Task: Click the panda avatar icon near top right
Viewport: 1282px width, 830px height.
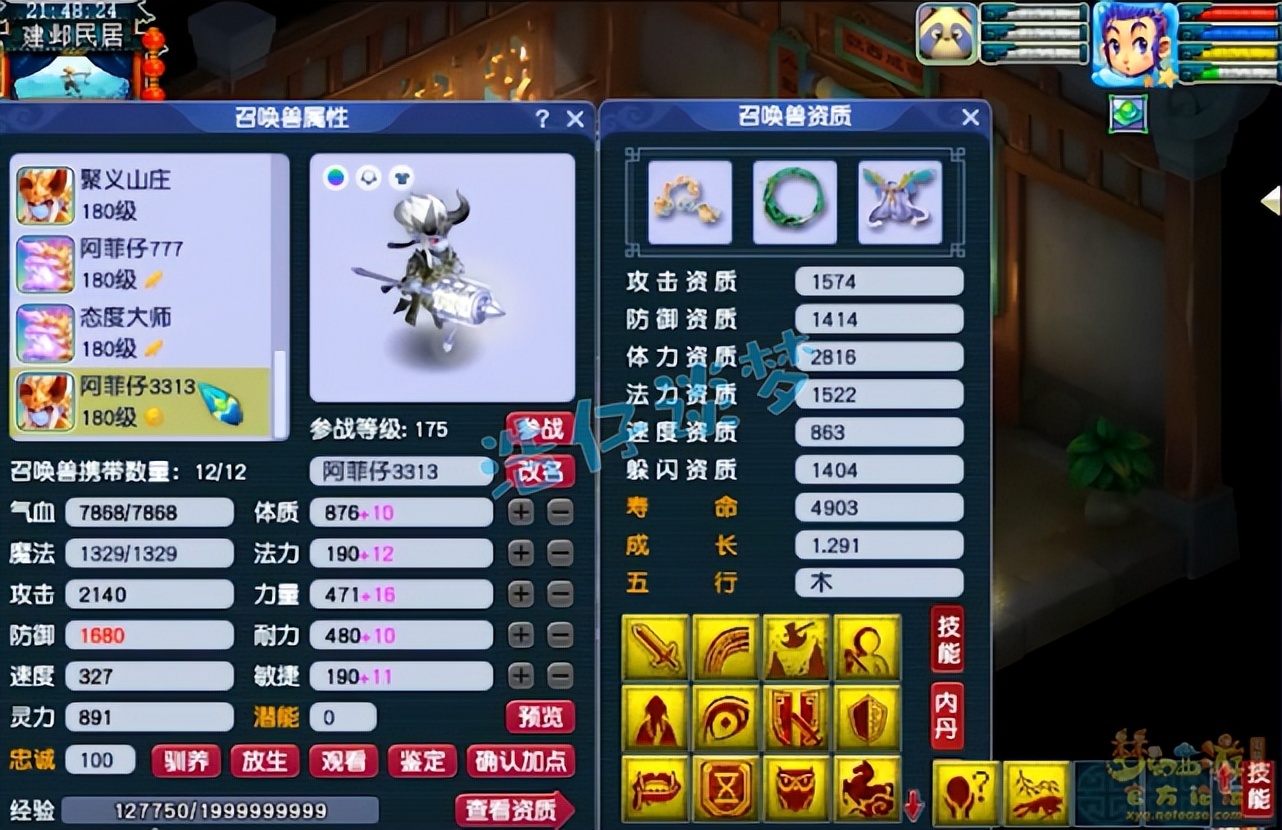Action: [946, 32]
